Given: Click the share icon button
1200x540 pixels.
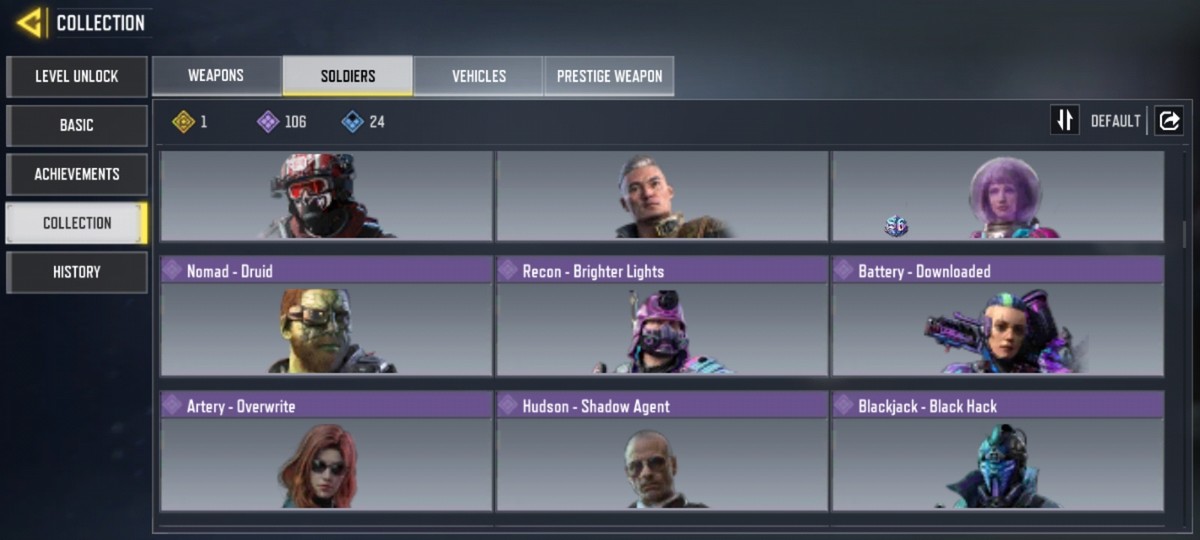Looking at the screenshot, I should point(1168,121).
